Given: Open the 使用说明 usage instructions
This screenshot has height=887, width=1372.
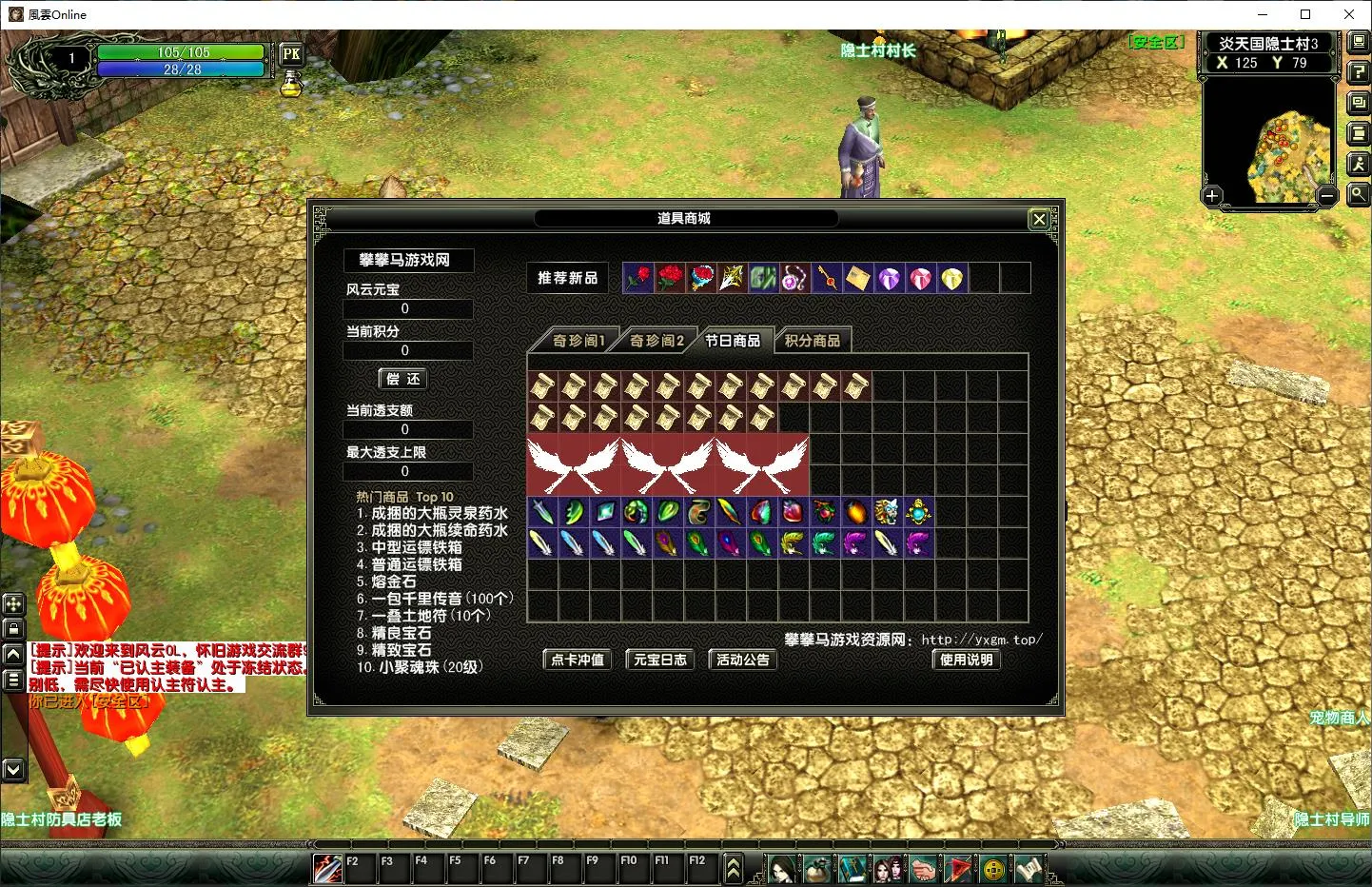Looking at the screenshot, I should point(967,660).
